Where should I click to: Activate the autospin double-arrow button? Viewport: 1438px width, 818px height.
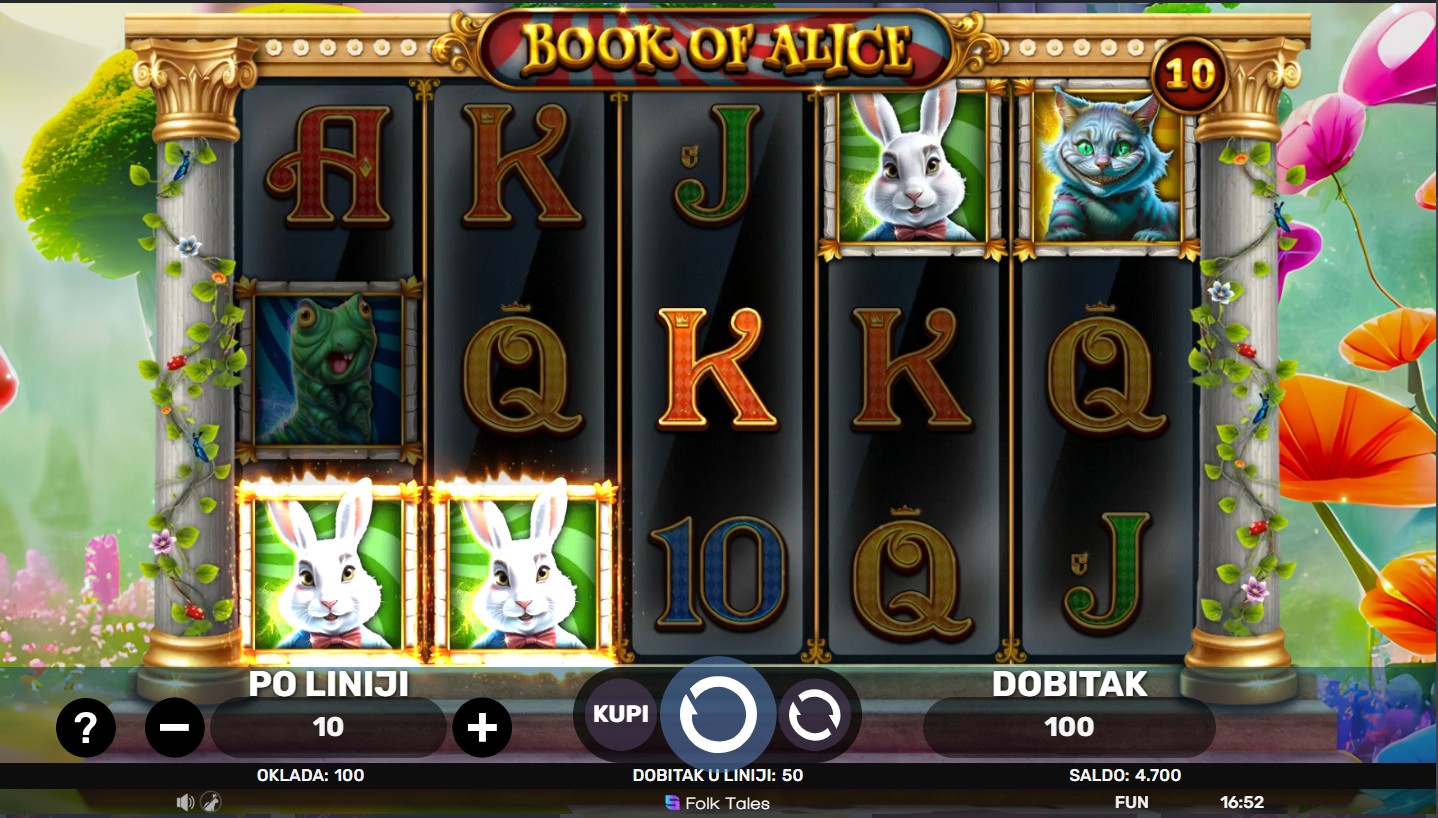[814, 715]
